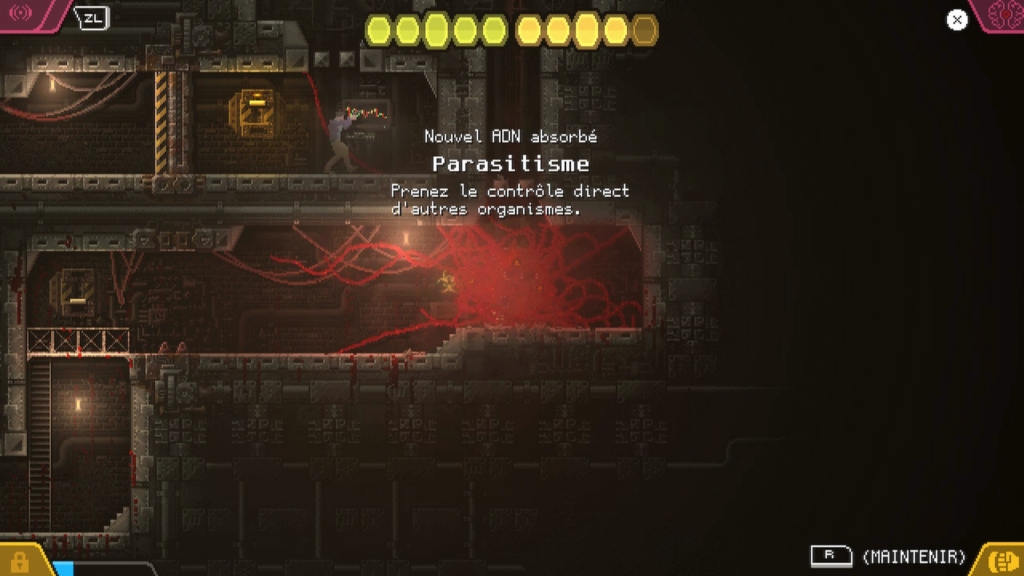Use the yellow fist ability icon

(x=1001, y=560)
